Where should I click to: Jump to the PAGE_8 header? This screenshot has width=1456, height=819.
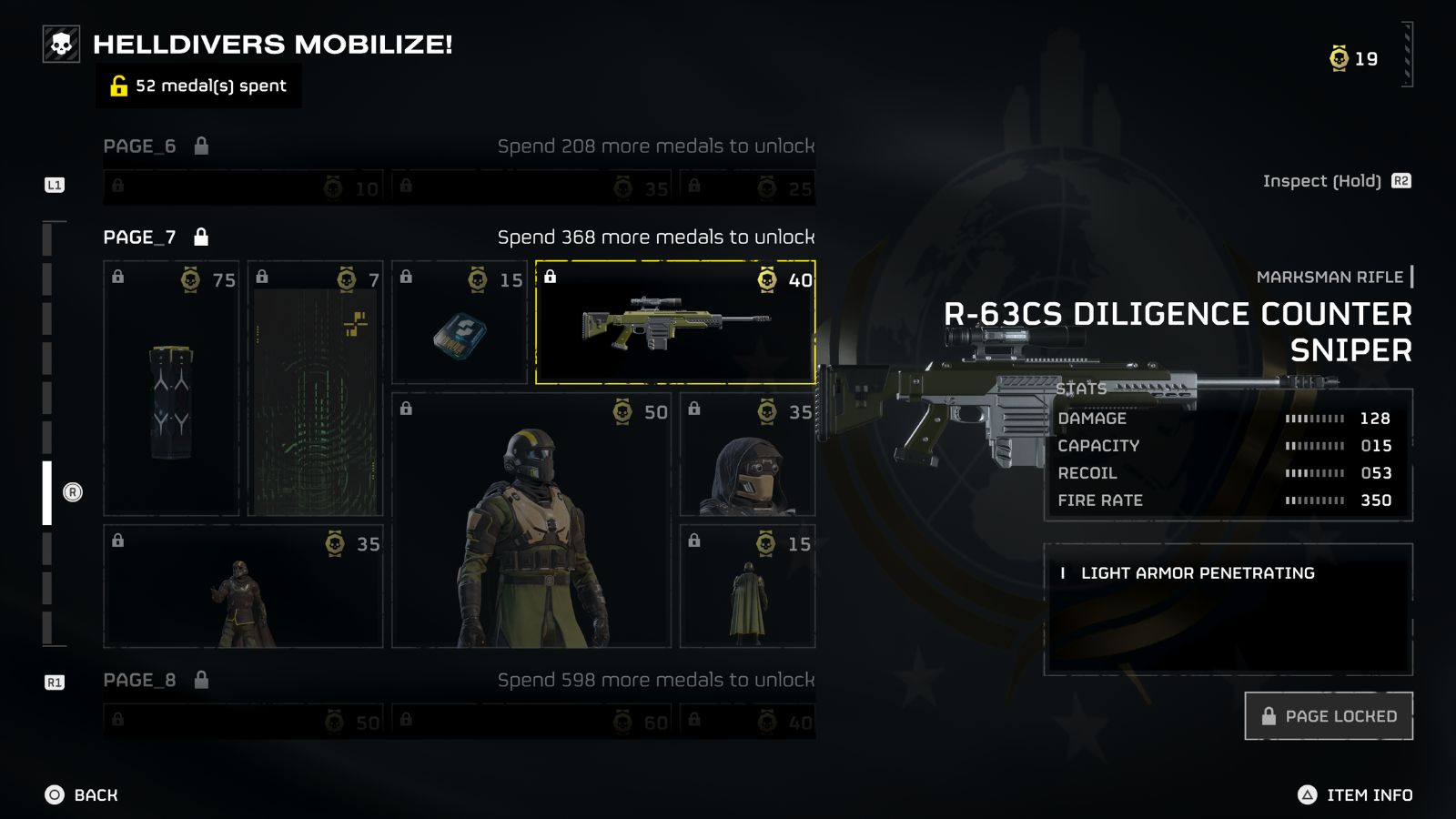pyautogui.click(x=140, y=681)
